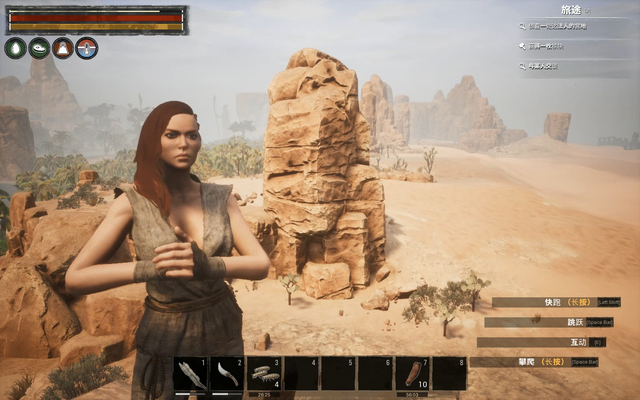Select the third journey objective entry
The image size is (640, 400).
560,66
